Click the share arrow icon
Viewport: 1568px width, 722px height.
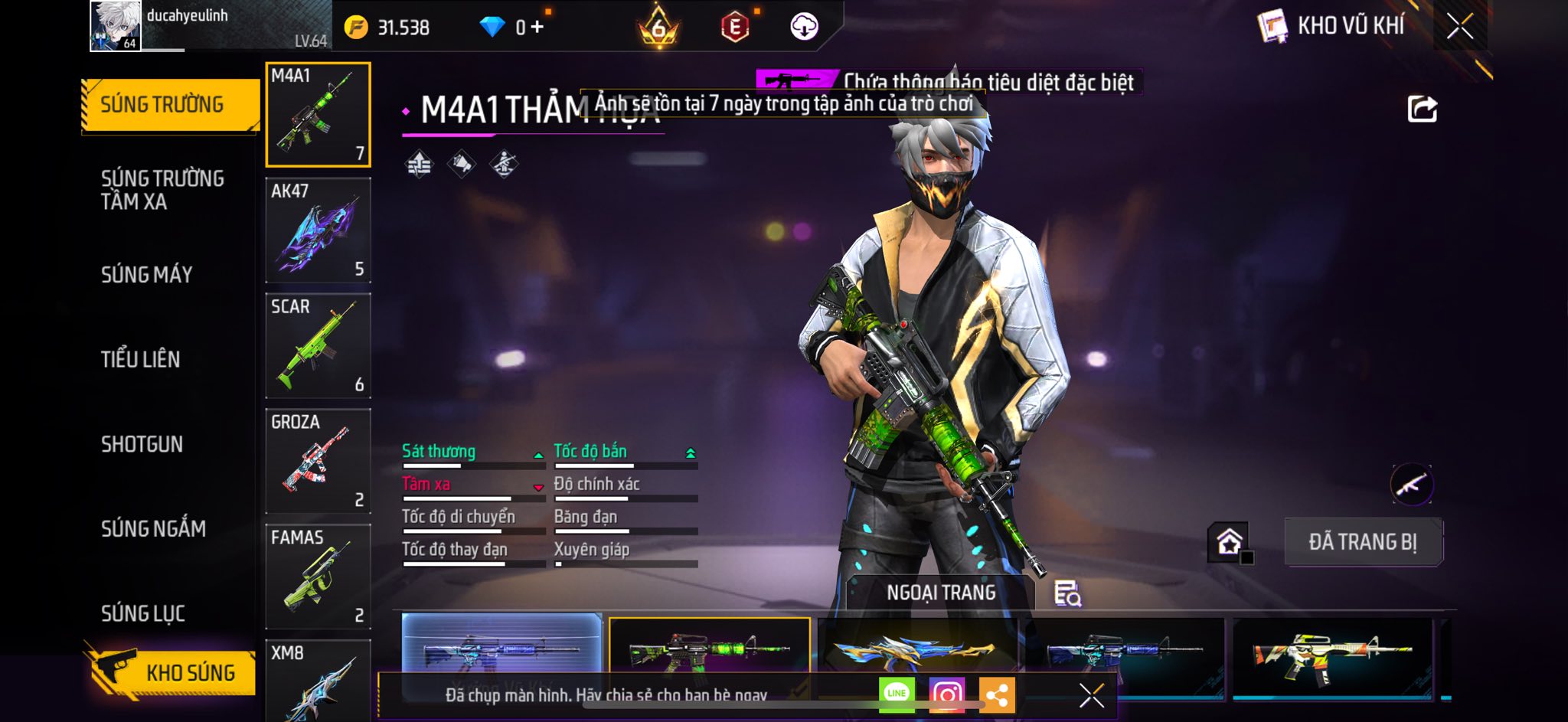pyautogui.click(x=1423, y=109)
